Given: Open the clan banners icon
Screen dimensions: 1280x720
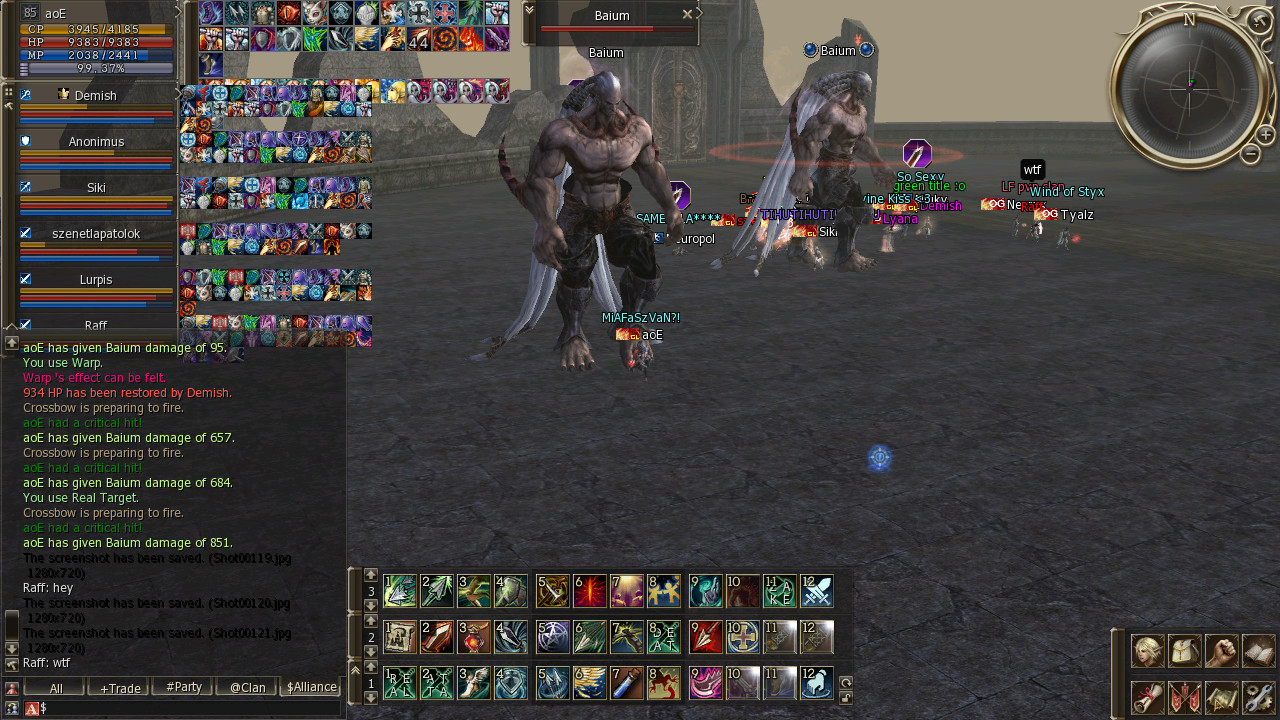Looking at the screenshot, I should pyautogui.click(x=1185, y=697).
